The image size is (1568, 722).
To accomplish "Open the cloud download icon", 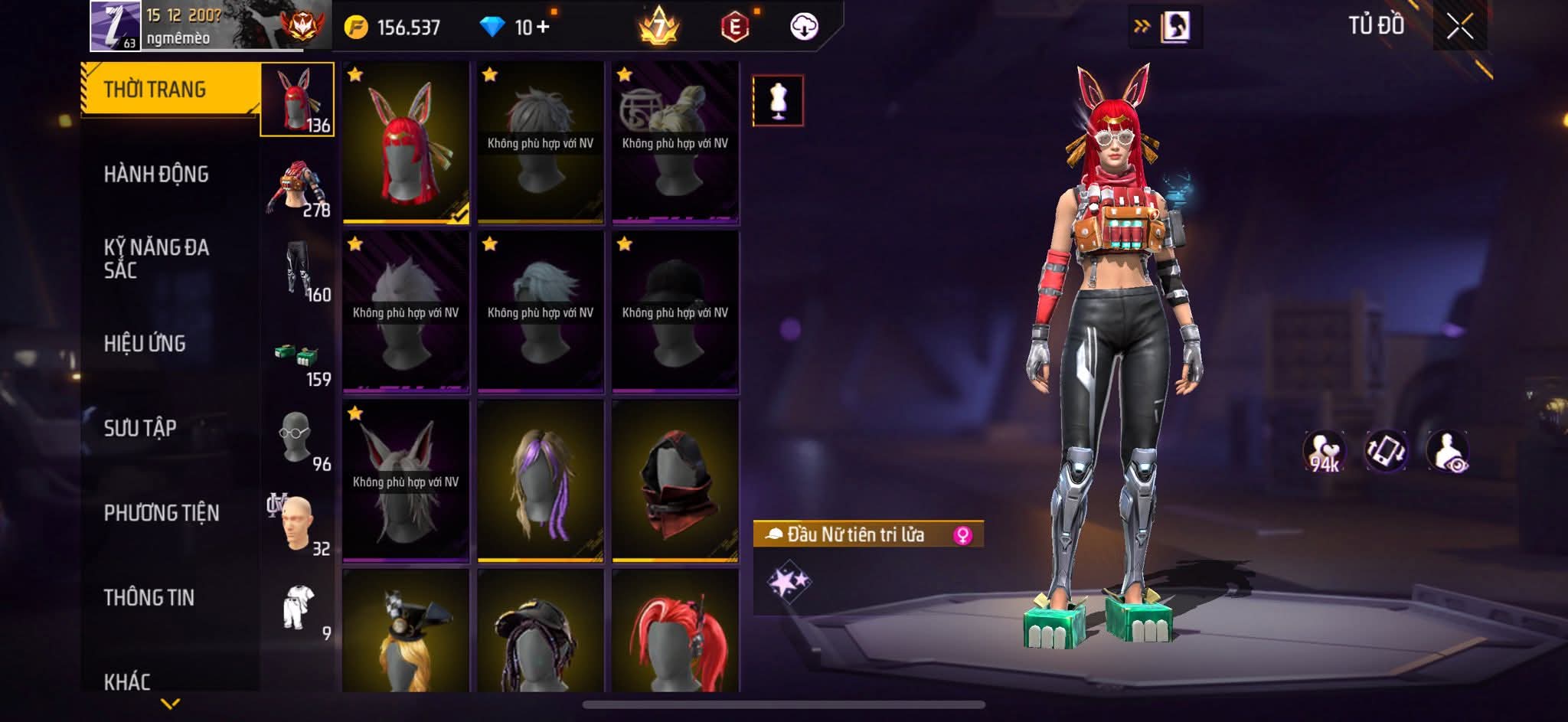I will click(x=804, y=28).
